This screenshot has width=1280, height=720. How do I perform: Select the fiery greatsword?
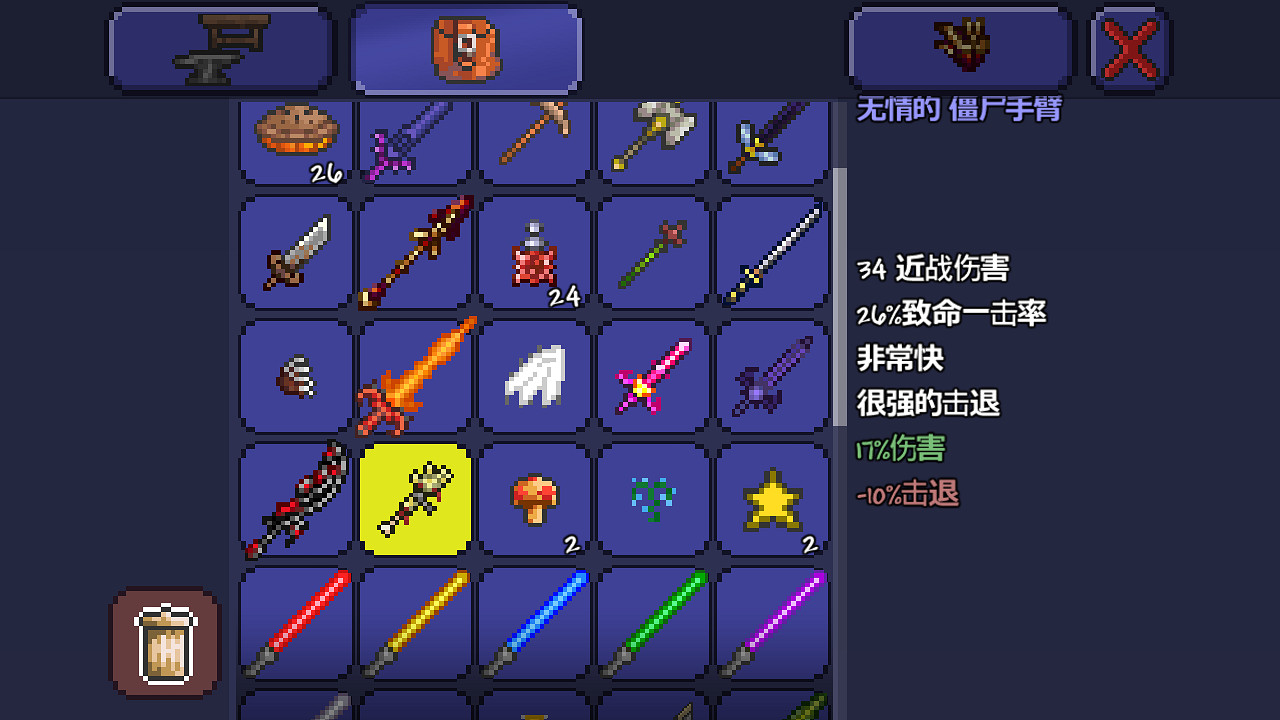pyautogui.click(x=414, y=376)
